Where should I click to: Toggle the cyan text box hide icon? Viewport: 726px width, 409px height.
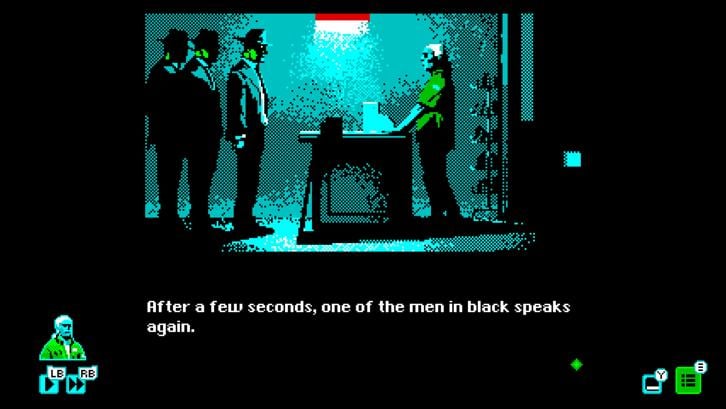pos(653,382)
